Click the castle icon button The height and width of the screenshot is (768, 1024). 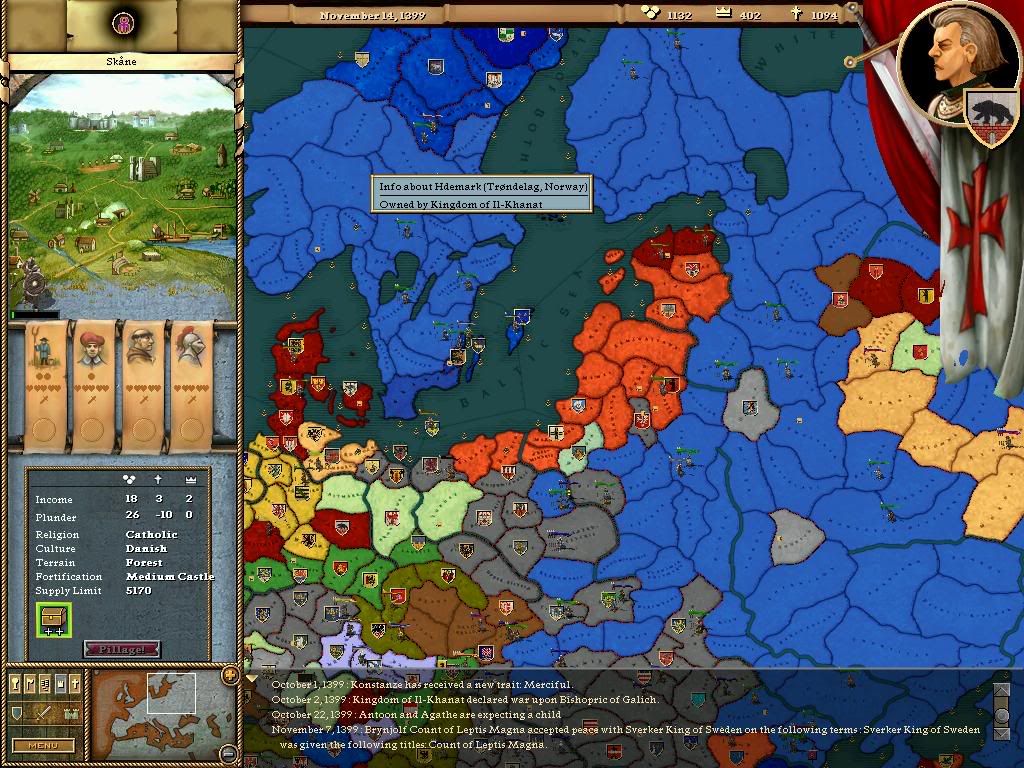(71, 713)
